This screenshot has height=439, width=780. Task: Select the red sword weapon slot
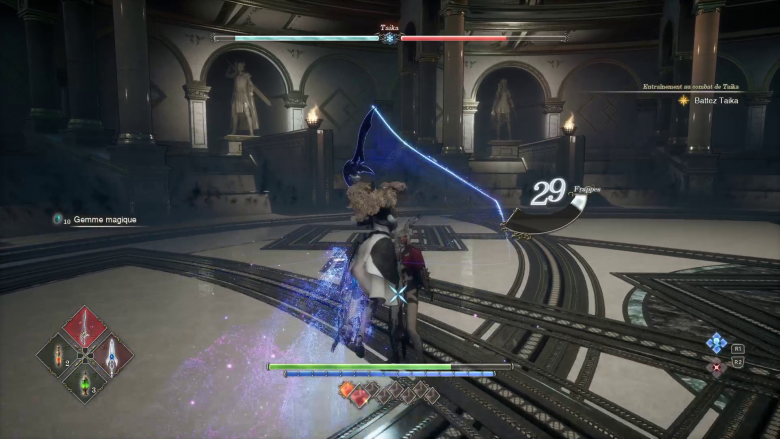click(85, 327)
